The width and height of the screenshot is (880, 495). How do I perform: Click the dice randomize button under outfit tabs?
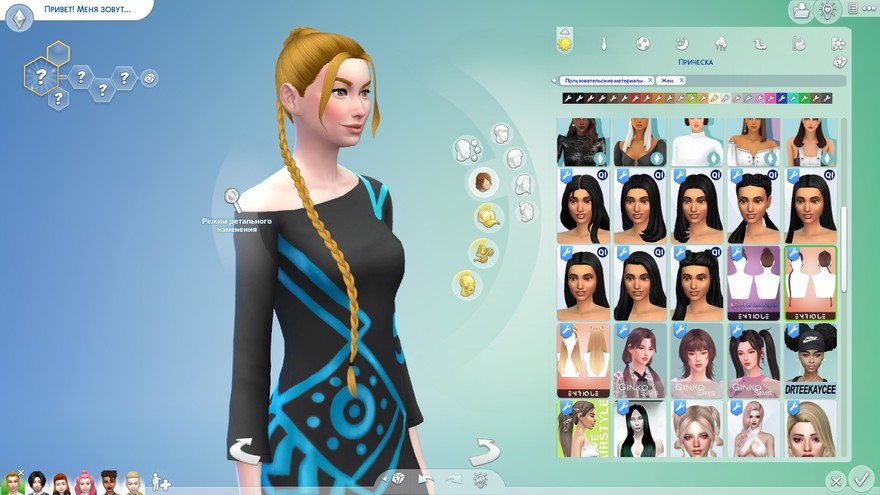pyautogui.click(x=839, y=62)
